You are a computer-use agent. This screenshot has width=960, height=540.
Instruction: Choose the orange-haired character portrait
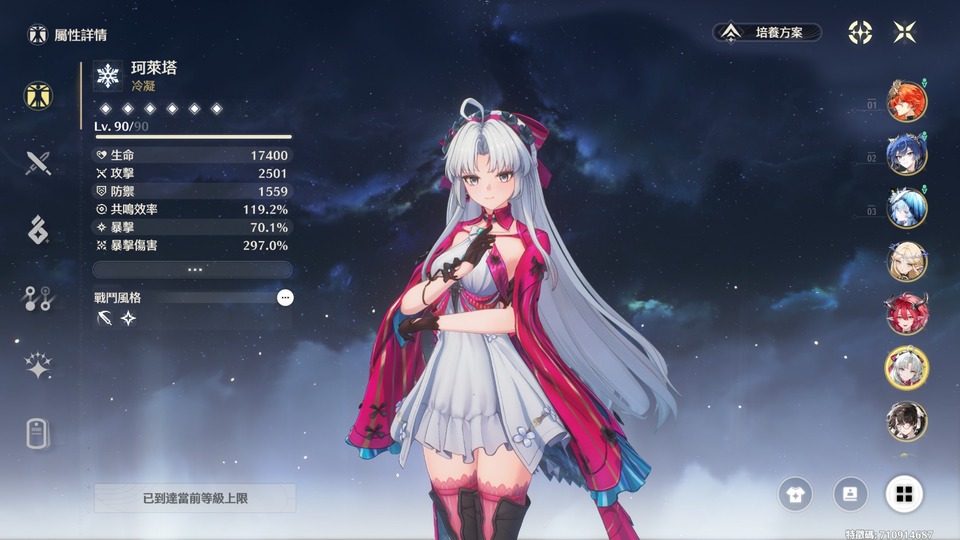click(x=907, y=100)
